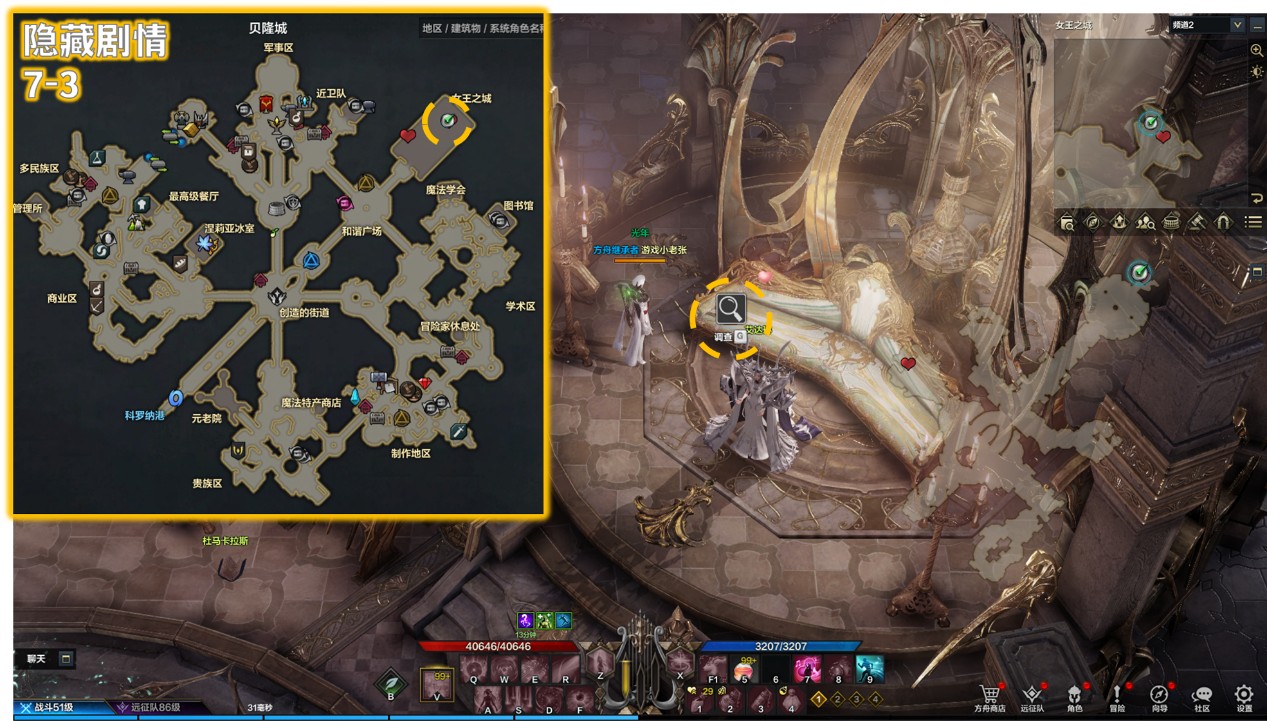The width and height of the screenshot is (1267, 721).
Task: Click the minimap return arrow button
Action: tap(1257, 198)
